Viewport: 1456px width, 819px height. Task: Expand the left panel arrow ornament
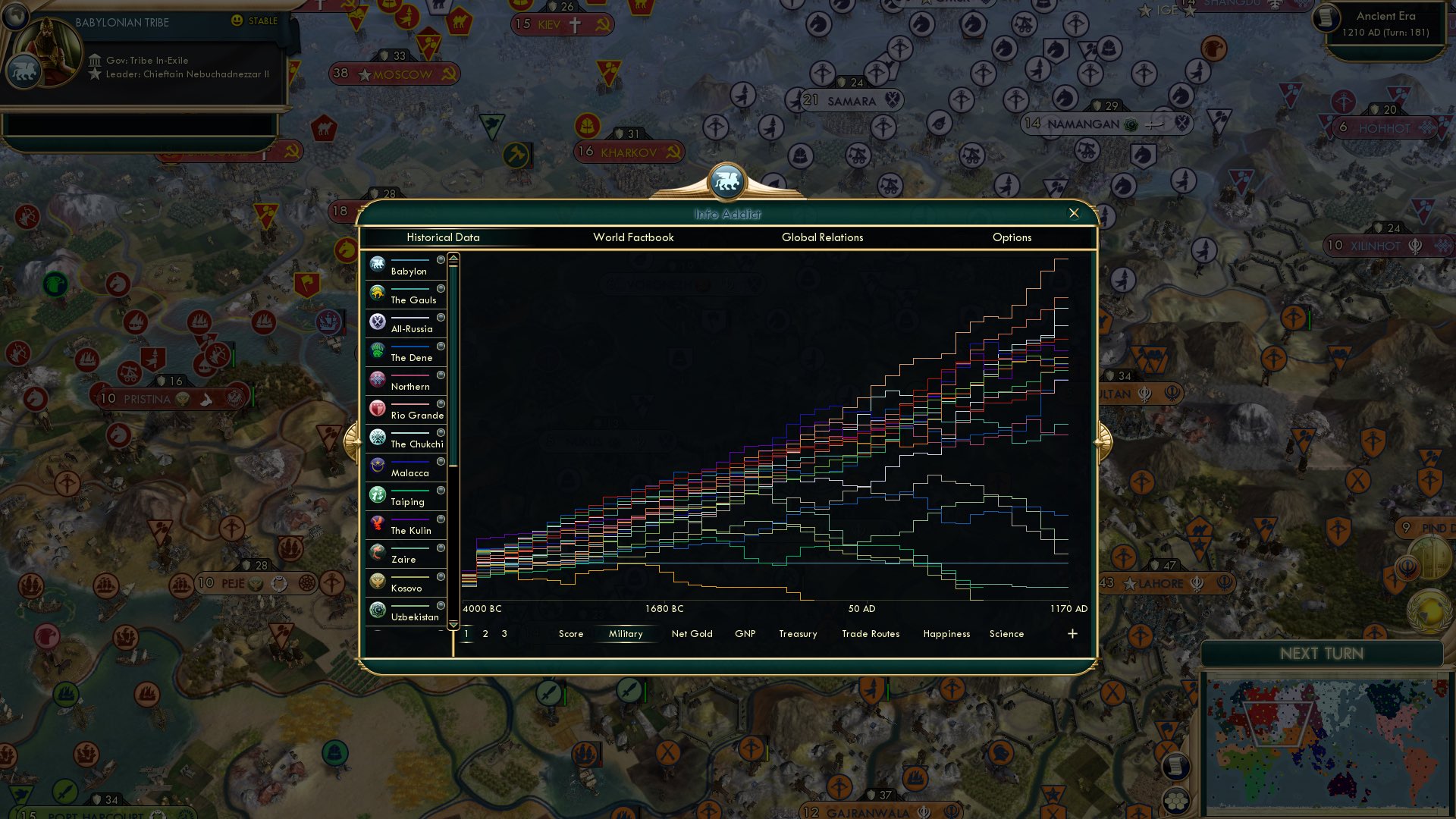[353, 441]
